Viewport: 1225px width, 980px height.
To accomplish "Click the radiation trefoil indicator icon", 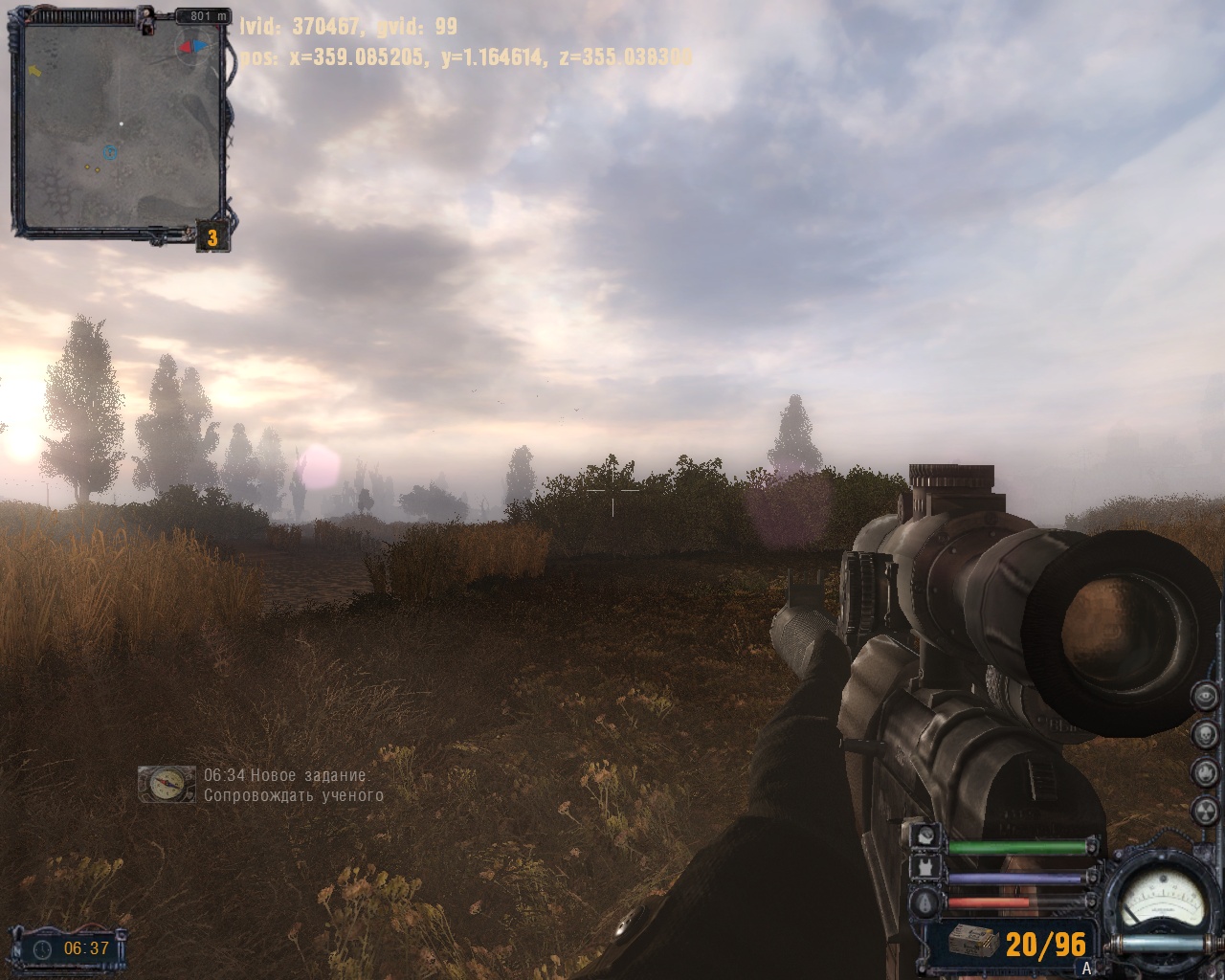I will pyautogui.click(x=1203, y=810).
